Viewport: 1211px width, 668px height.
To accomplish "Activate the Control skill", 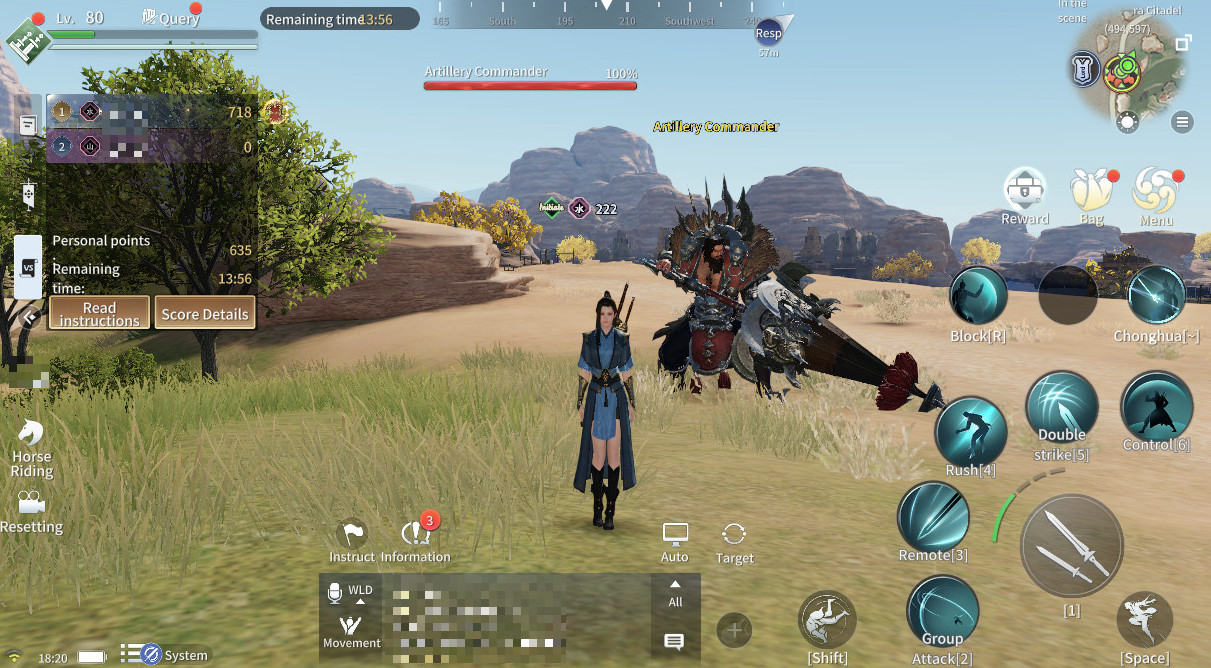I will [x=1156, y=408].
